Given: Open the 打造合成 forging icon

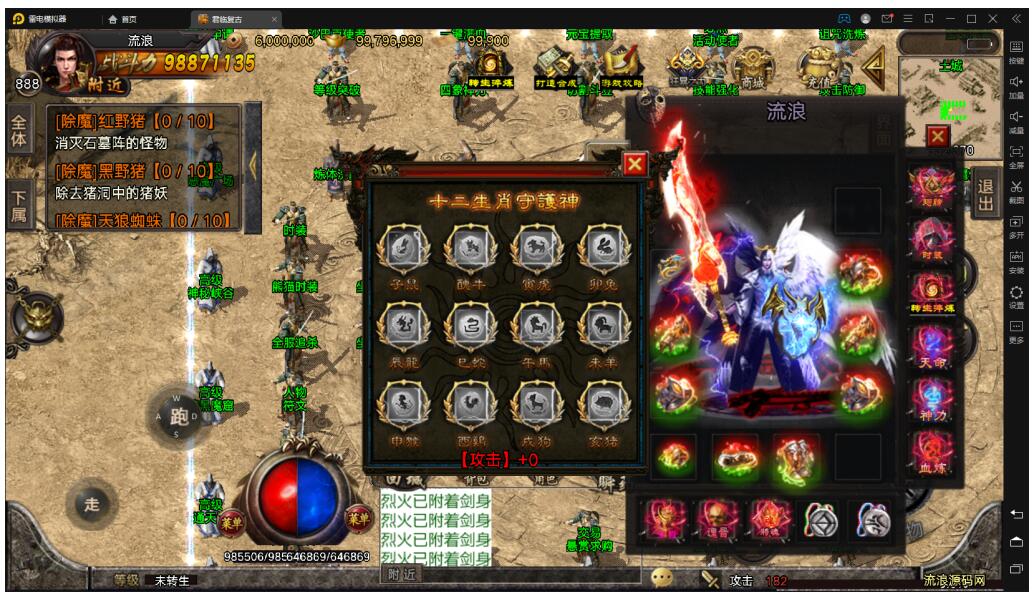Looking at the screenshot, I should coord(553,68).
